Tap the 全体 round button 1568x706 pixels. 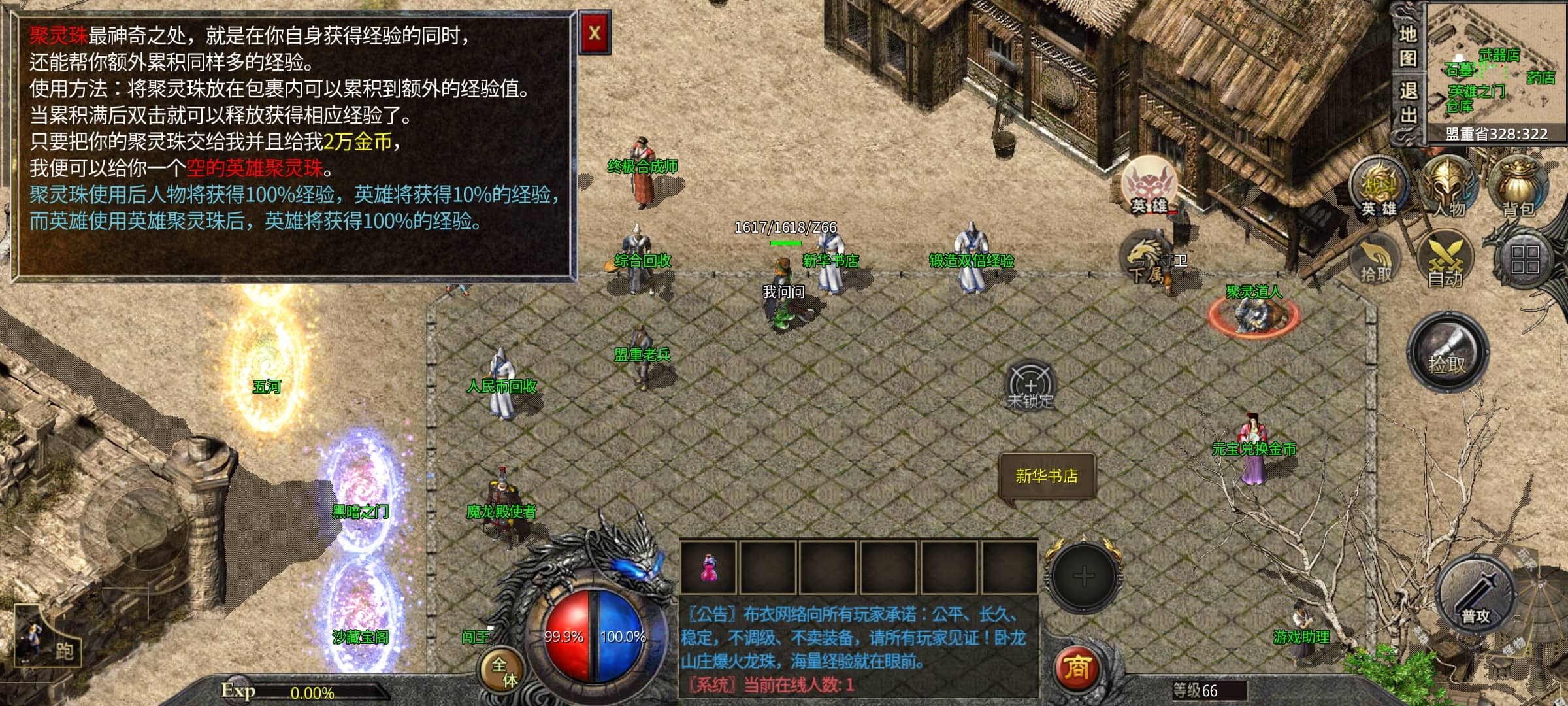503,672
